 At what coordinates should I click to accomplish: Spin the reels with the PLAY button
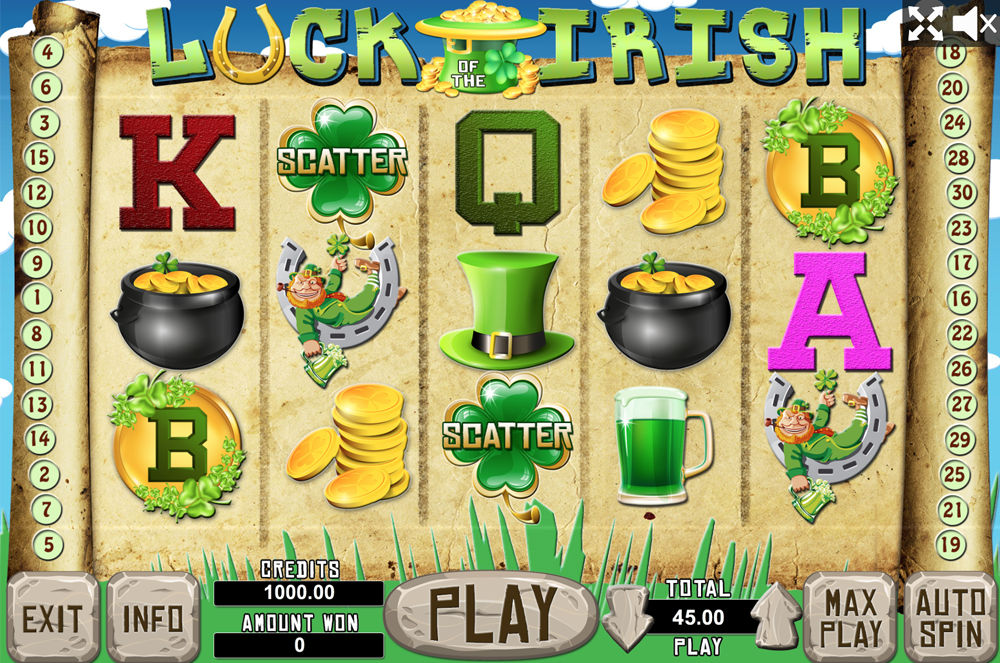[492, 612]
